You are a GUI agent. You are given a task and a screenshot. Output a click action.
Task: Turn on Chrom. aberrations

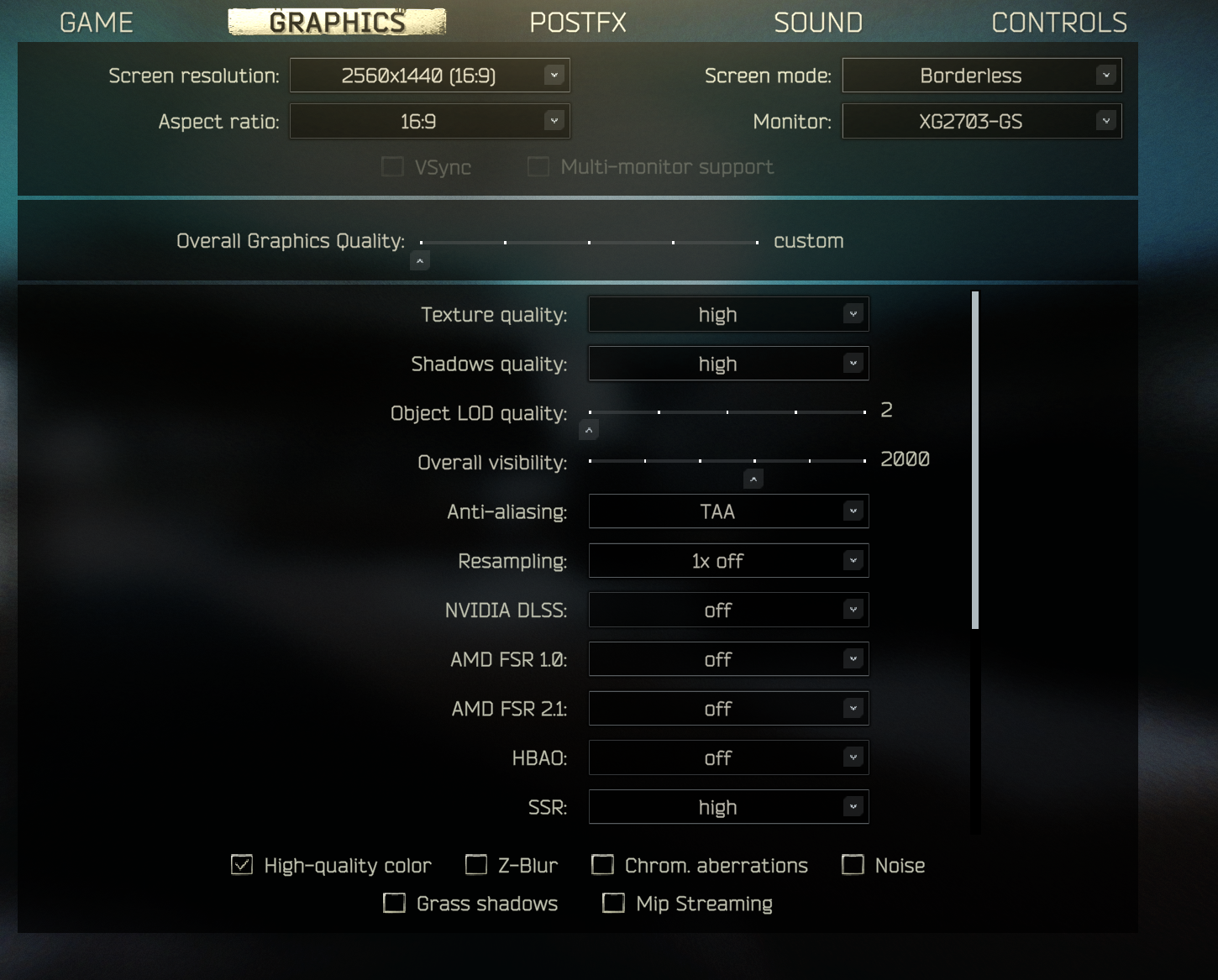click(x=602, y=865)
